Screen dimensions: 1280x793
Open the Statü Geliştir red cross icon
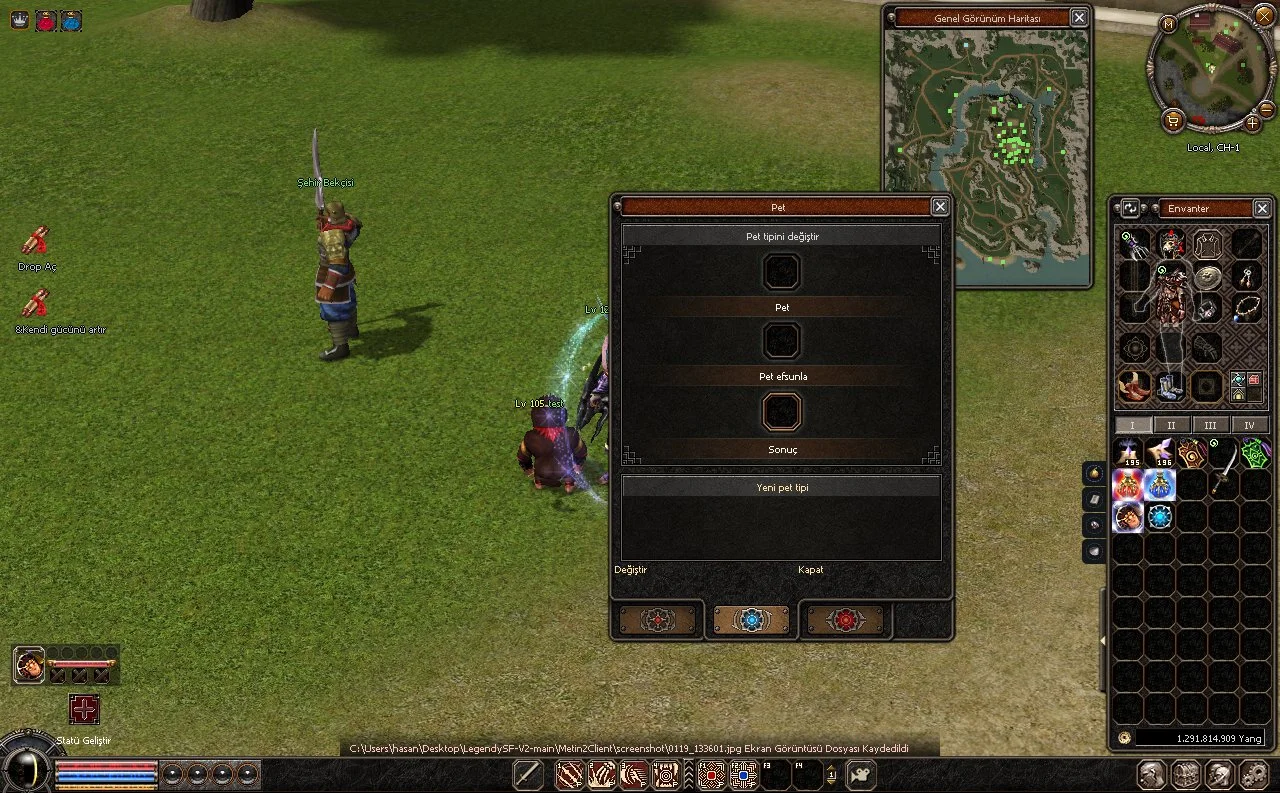pyautogui.click(x=84, y=709)
